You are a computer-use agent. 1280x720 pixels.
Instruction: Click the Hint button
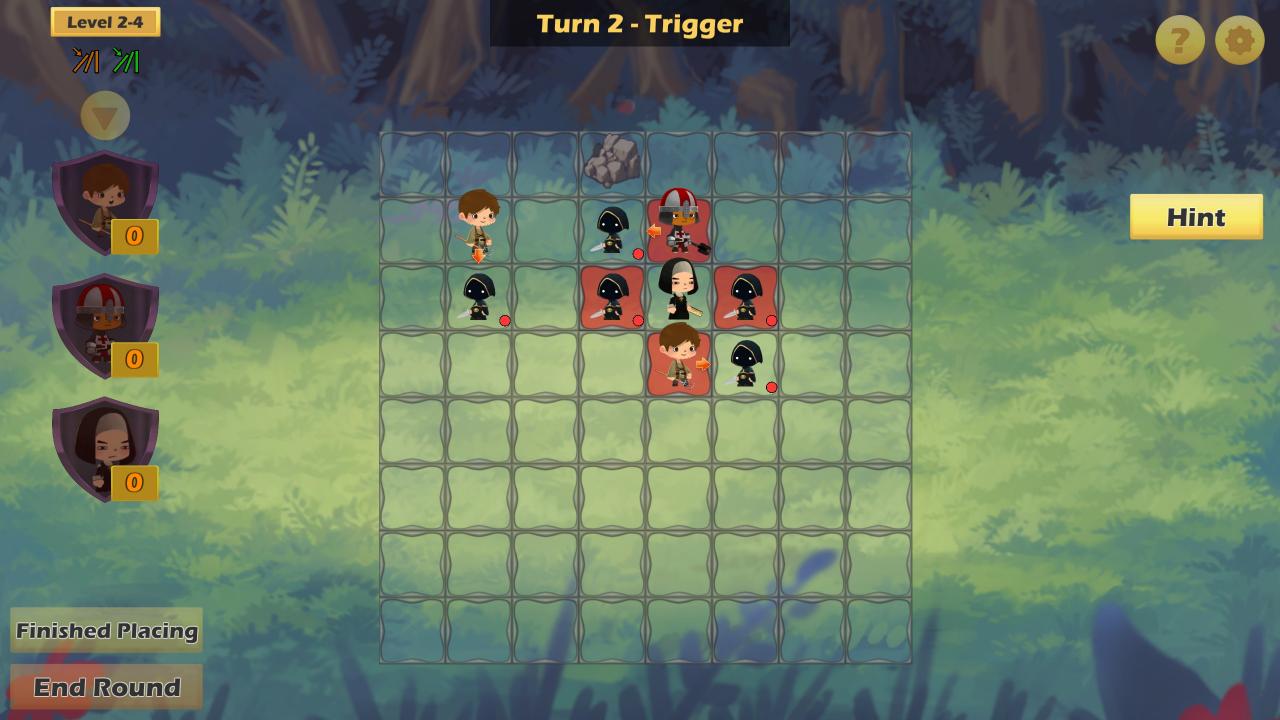1196,217
